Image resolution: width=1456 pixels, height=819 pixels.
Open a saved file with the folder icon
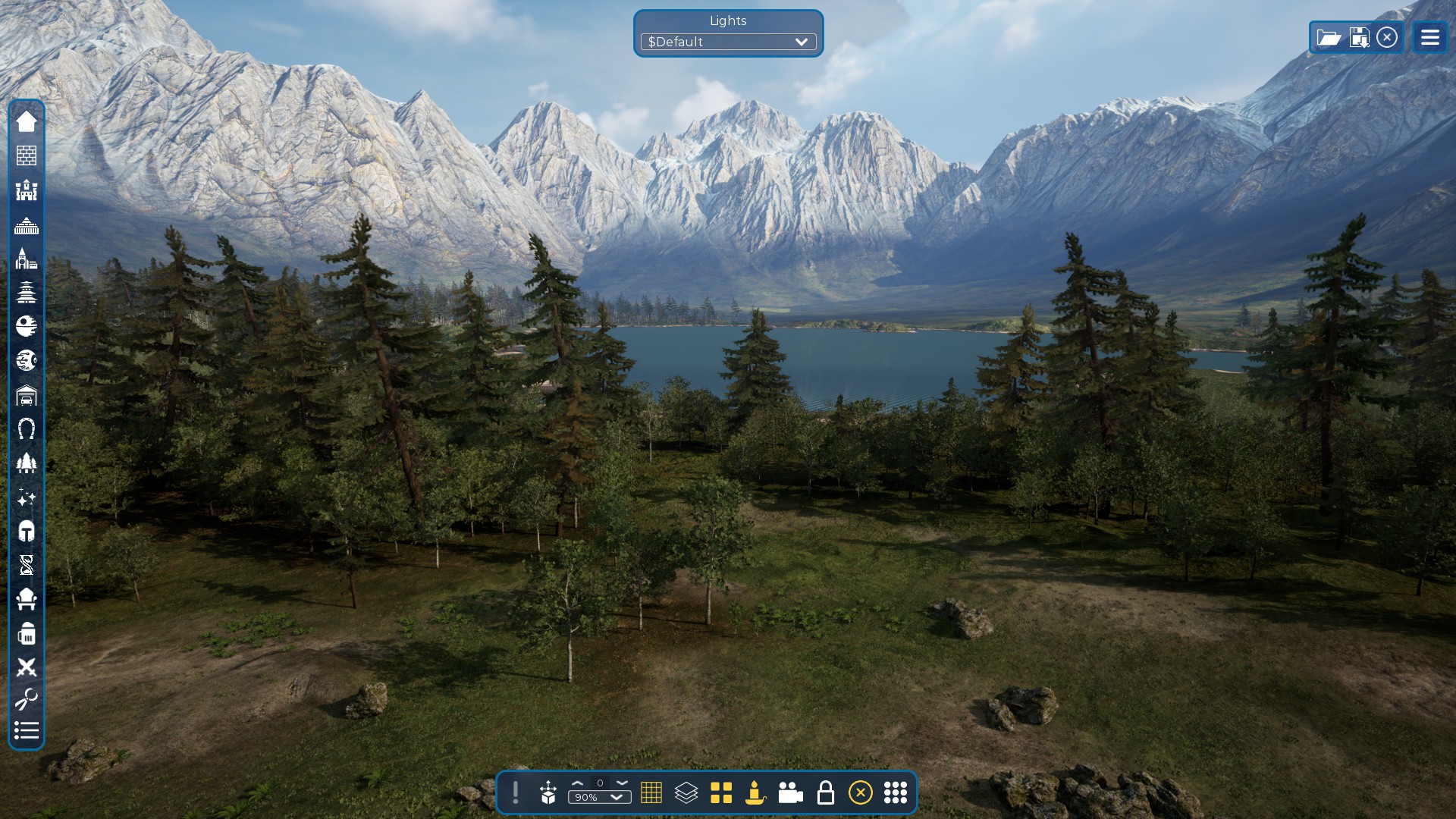point(1329,37)
